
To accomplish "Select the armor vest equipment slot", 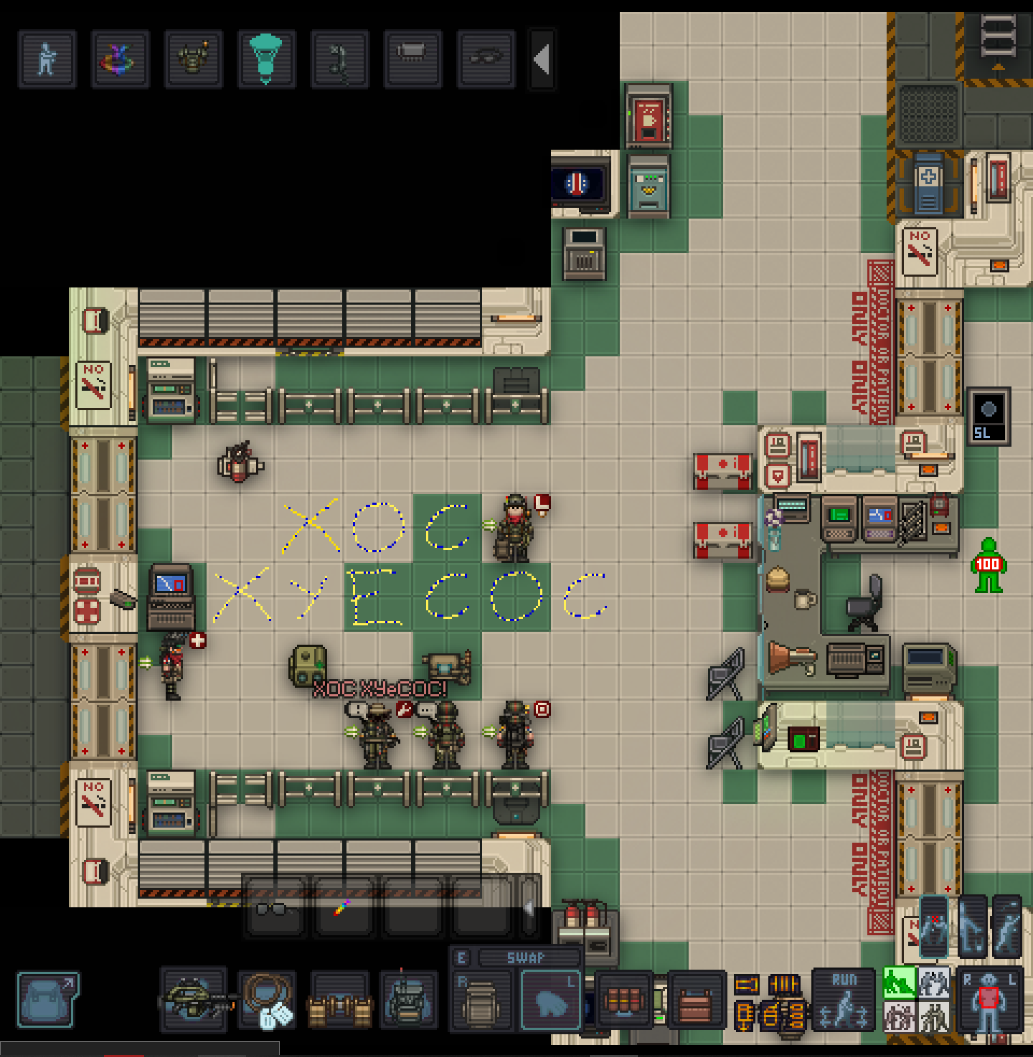I will tap(408, 1001).
